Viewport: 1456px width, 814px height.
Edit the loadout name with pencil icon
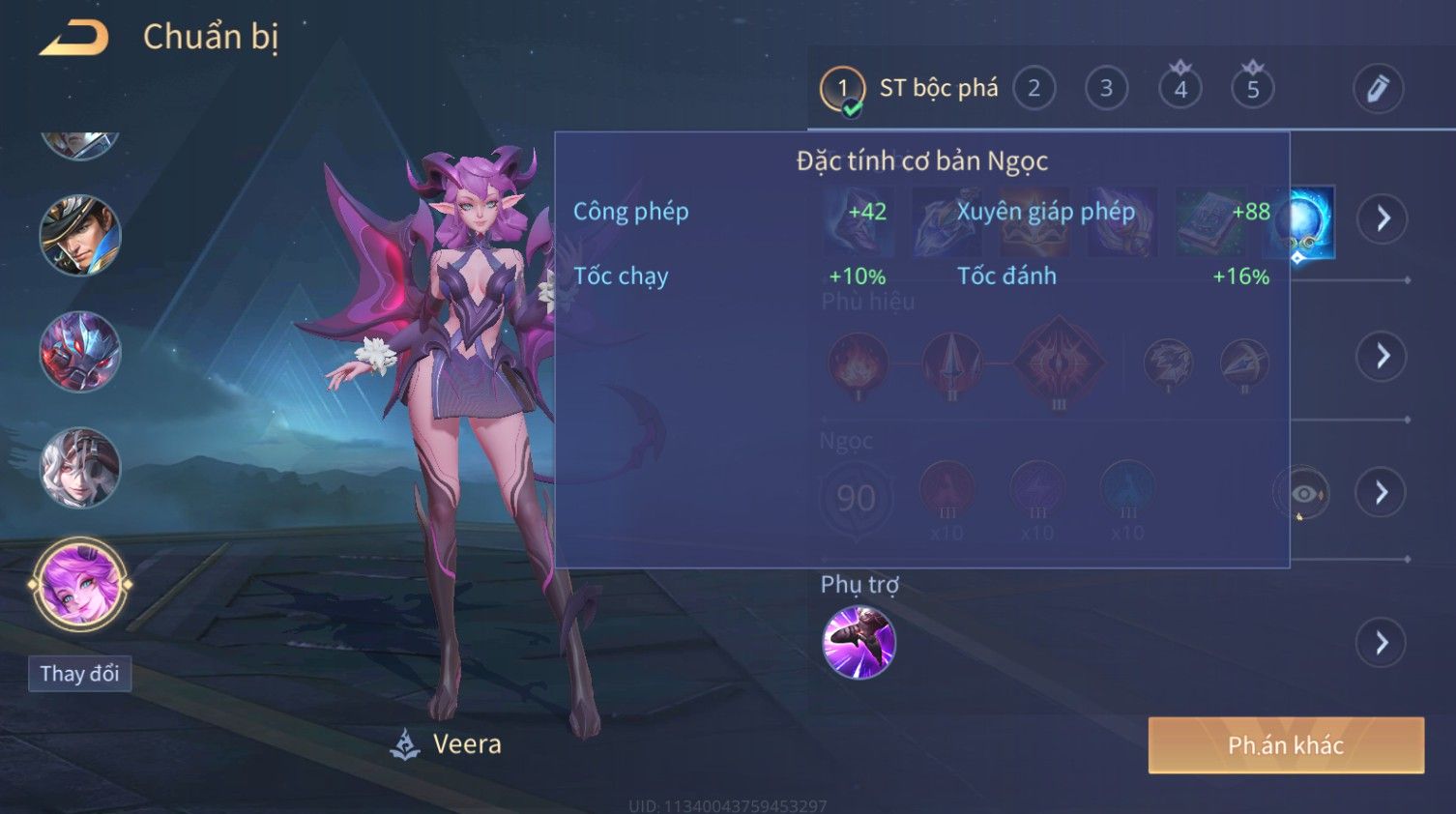coord(1377,89)
